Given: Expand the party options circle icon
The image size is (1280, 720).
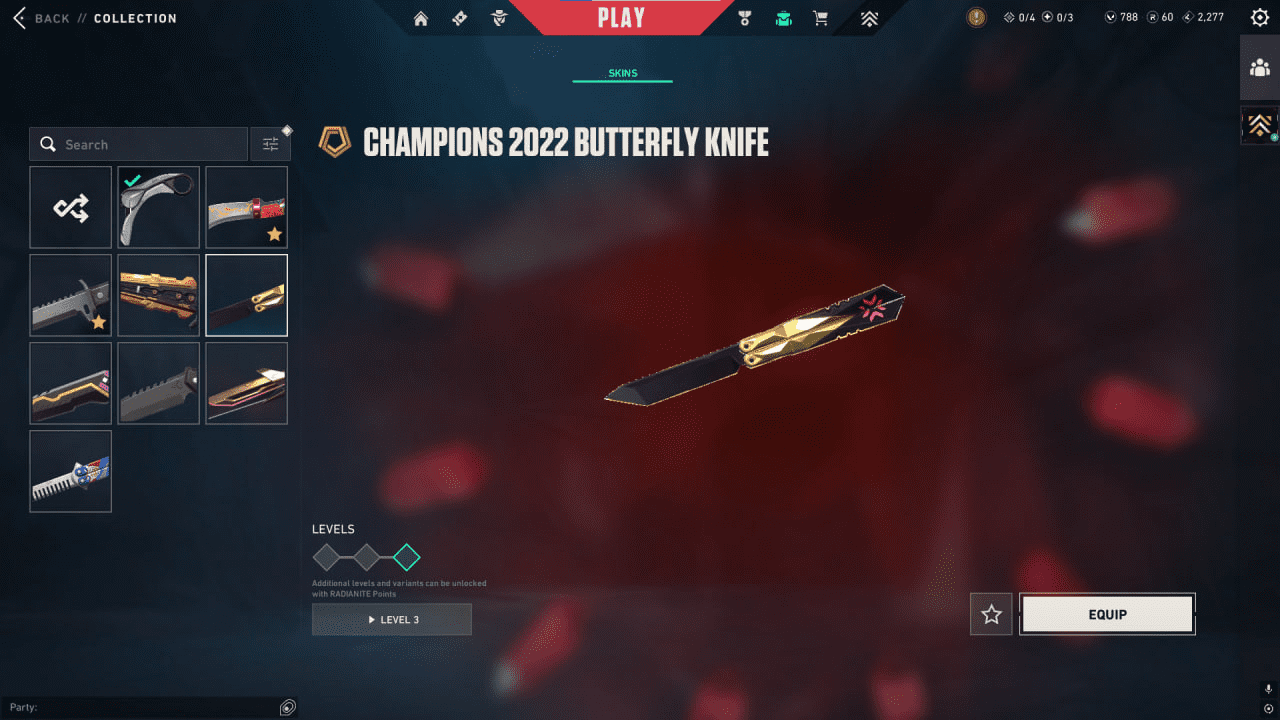Looking at the screenshot, I should [287, 707].
